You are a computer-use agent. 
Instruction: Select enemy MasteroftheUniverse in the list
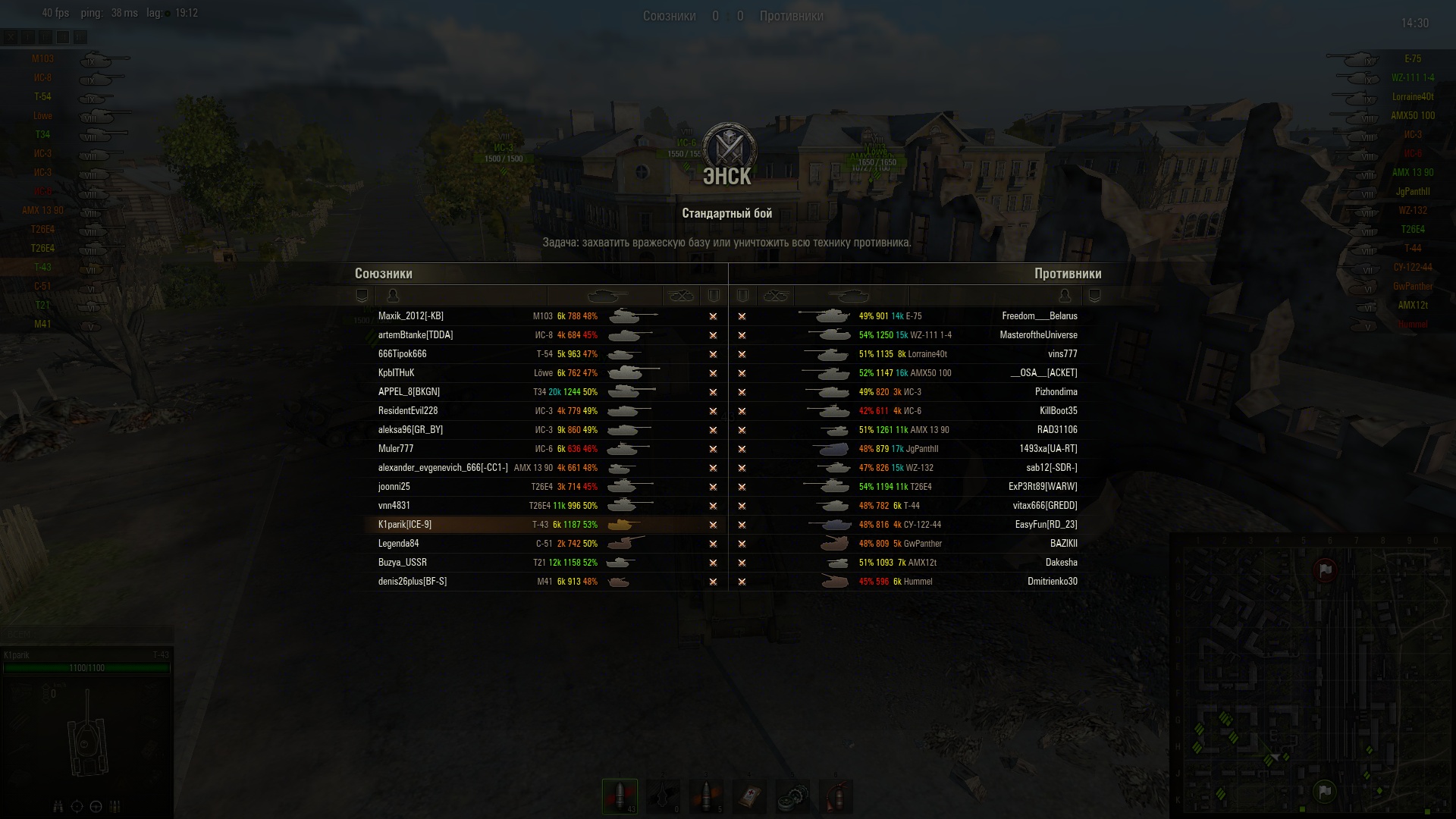click(1038, 335)
